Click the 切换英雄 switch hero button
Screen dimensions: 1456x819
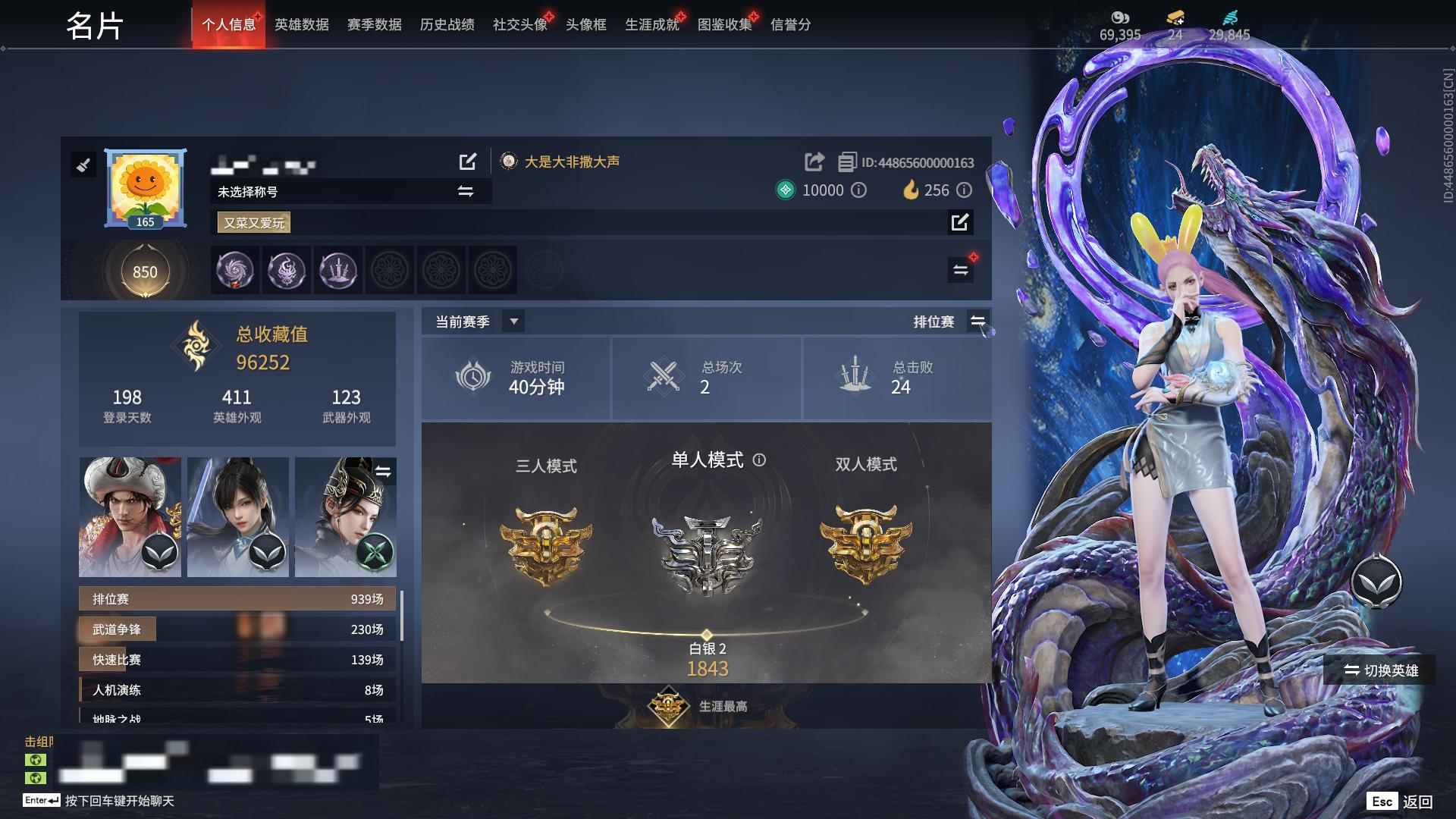click(x=1380, y=670)
